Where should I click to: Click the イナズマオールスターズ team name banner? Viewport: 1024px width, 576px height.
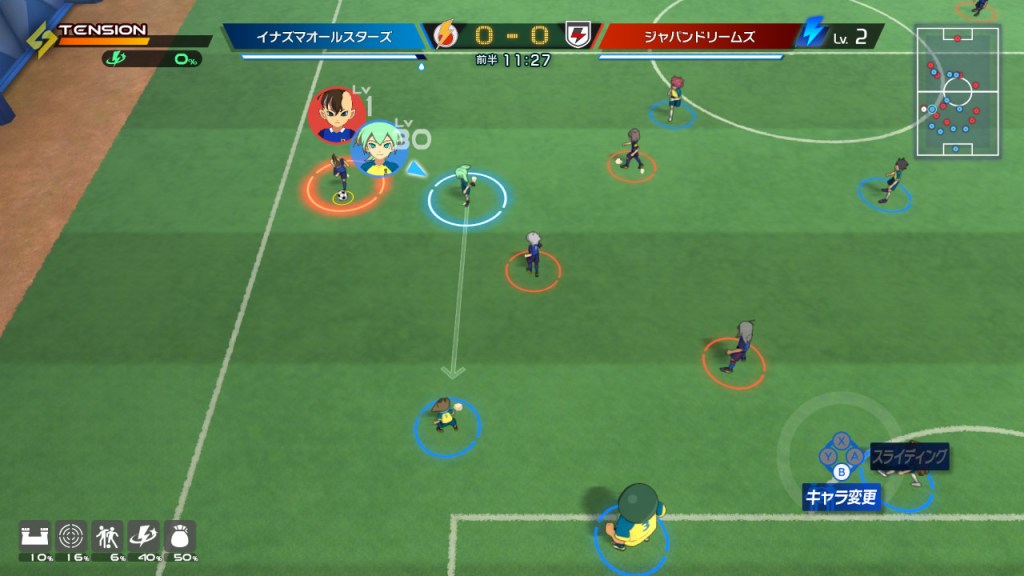(x=324, y=37)
